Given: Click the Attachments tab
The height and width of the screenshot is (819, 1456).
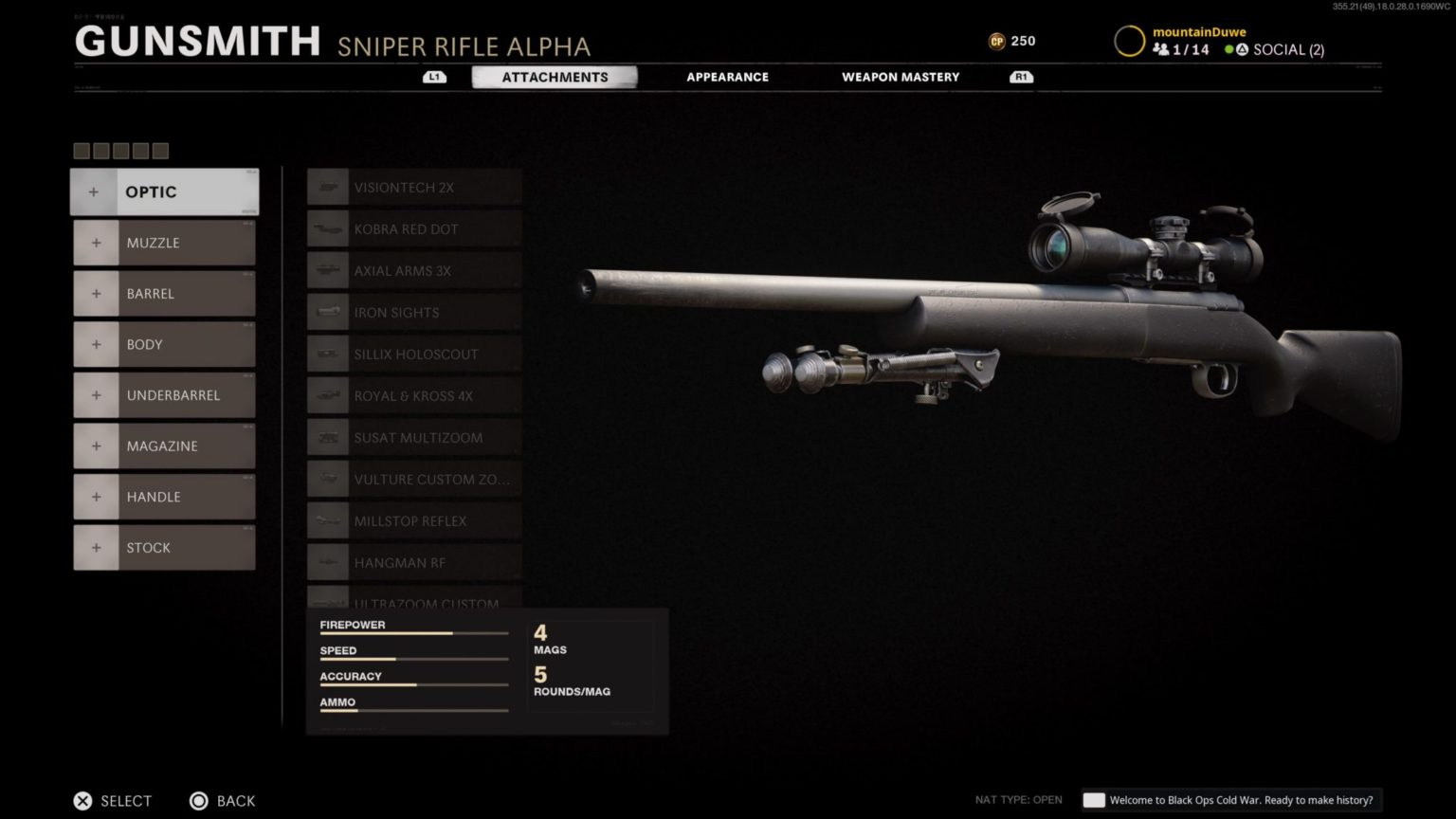Looking at the screenshot, I should click(x=555, y=77).
